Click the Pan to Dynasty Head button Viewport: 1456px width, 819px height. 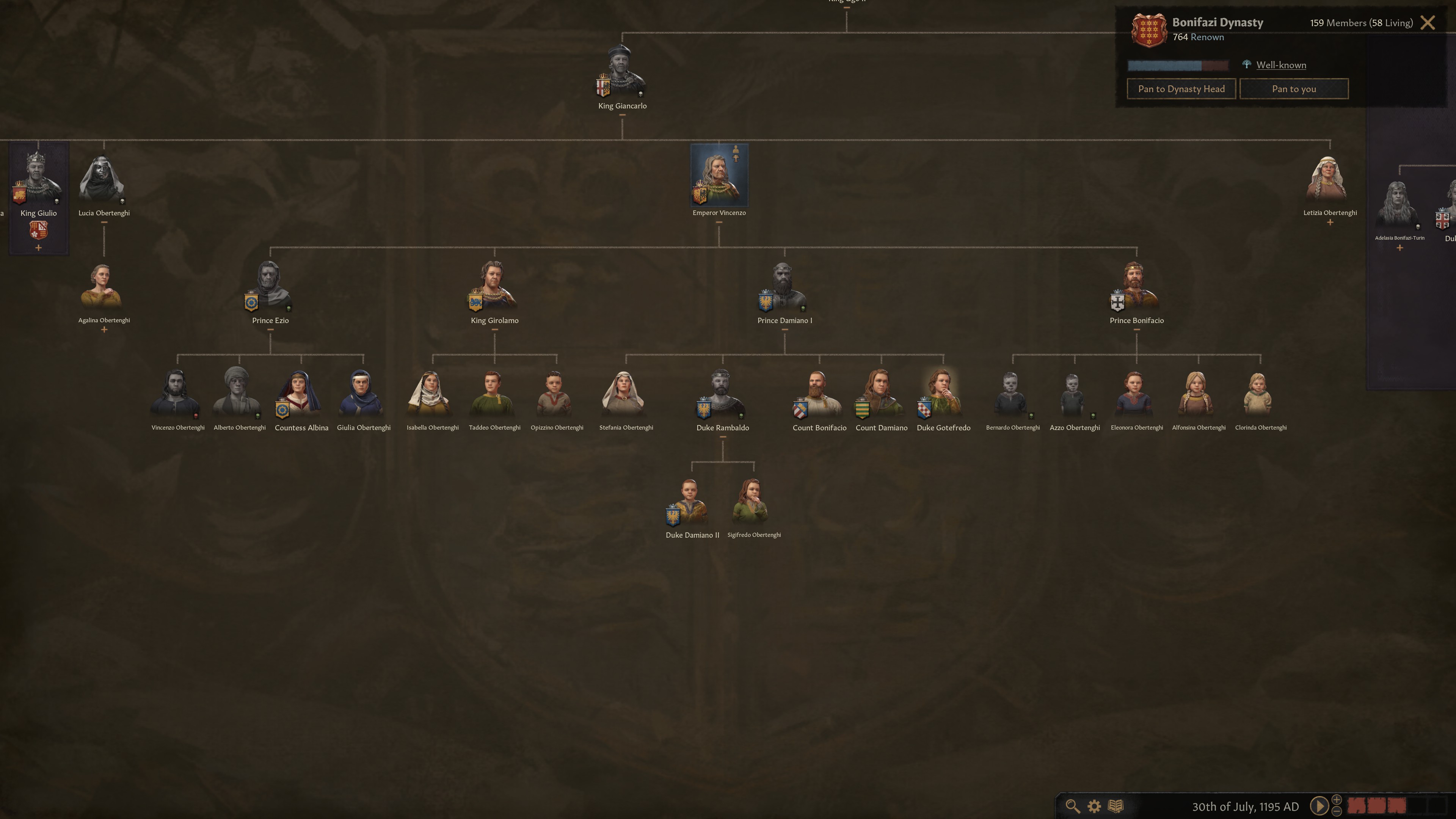tap(1181, 89)
